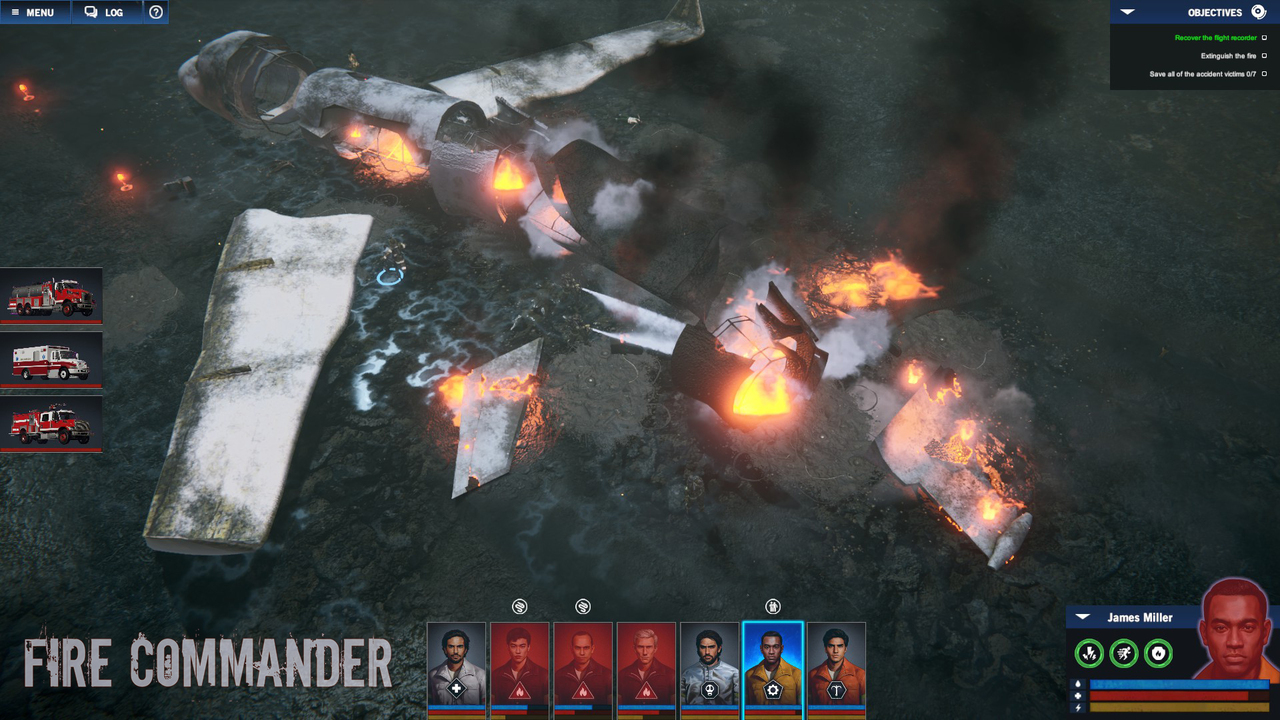Activate James Miller's fire shield ability
Viewport: 1280px width, 720px height.
point(1158,654)
